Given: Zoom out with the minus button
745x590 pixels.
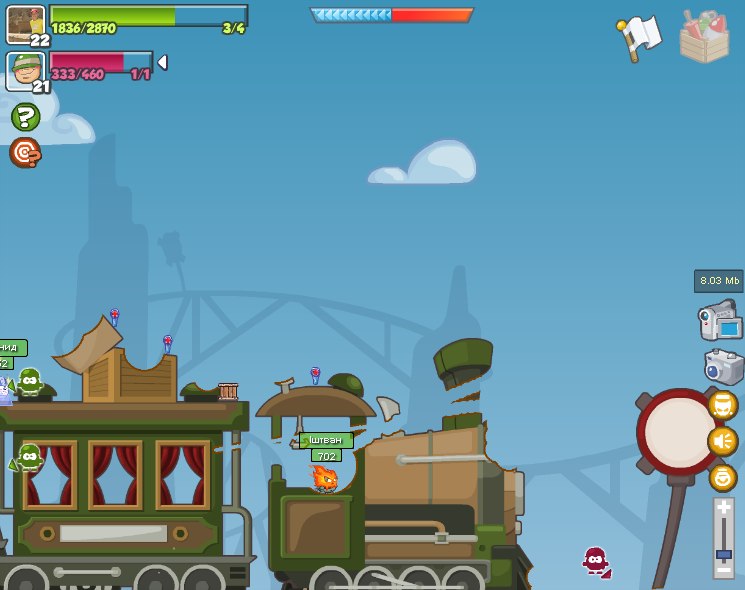Looking at the screenshot, I should click(x=724, y=568).
